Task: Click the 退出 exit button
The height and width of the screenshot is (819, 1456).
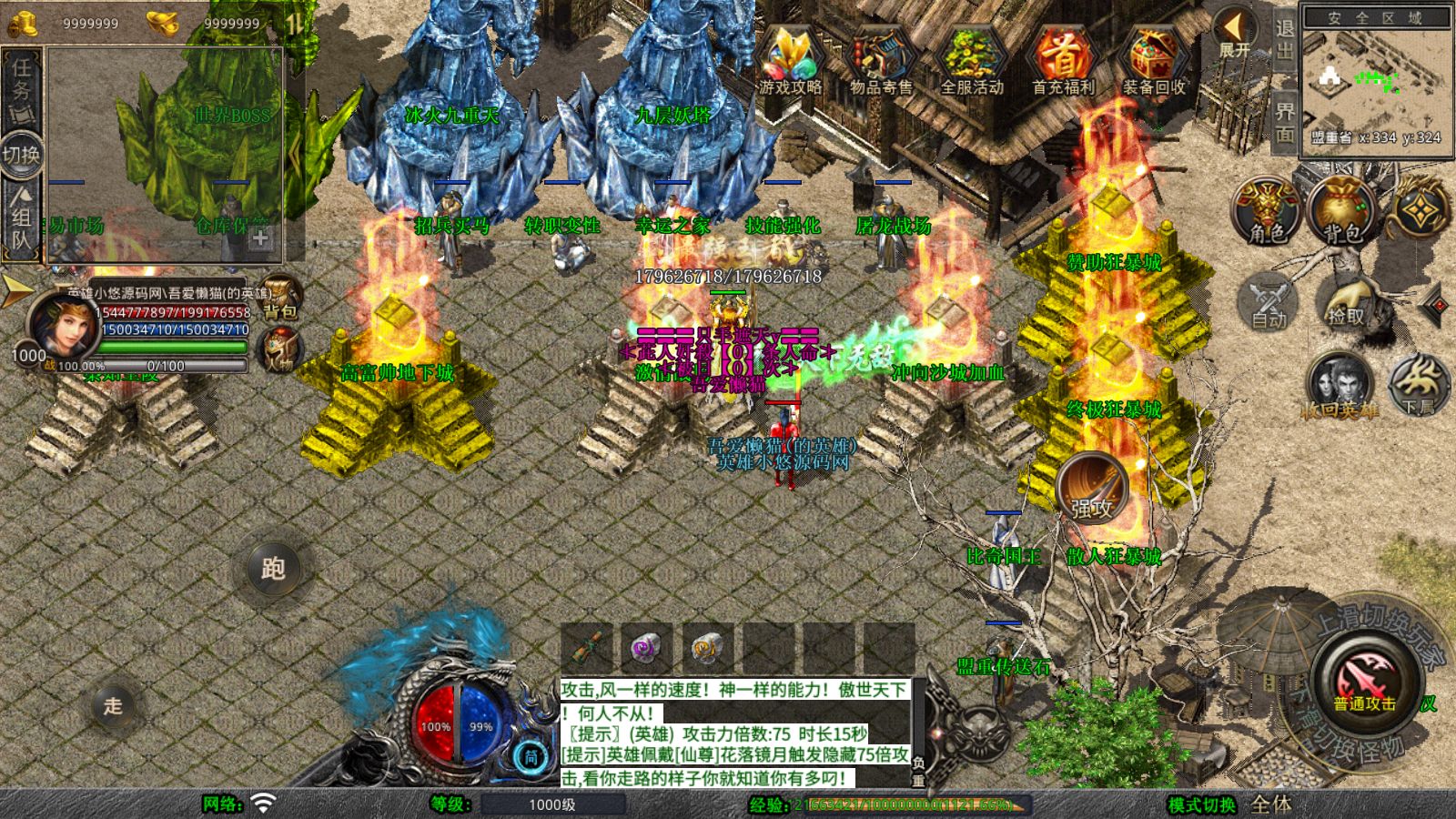Action: [1285, 39]
